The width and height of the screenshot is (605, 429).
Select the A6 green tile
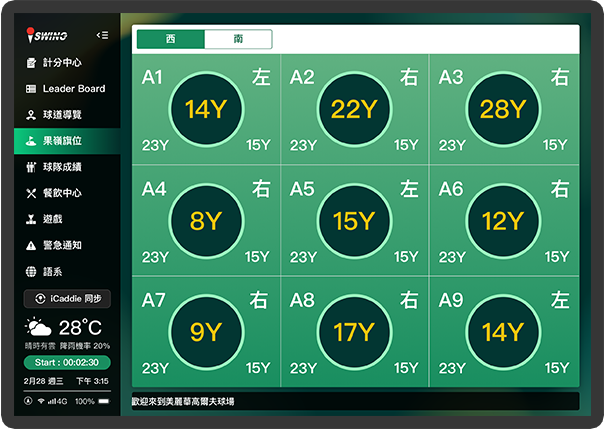(x=502, y=220)
